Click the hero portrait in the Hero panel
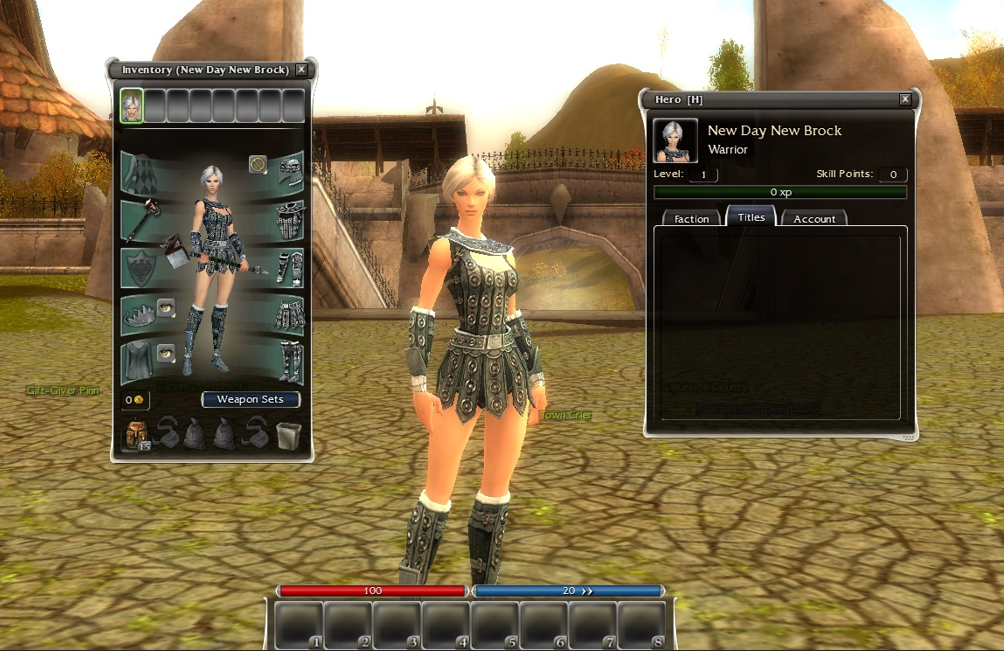Screen dimensions: 1004x651 (675, 140)
